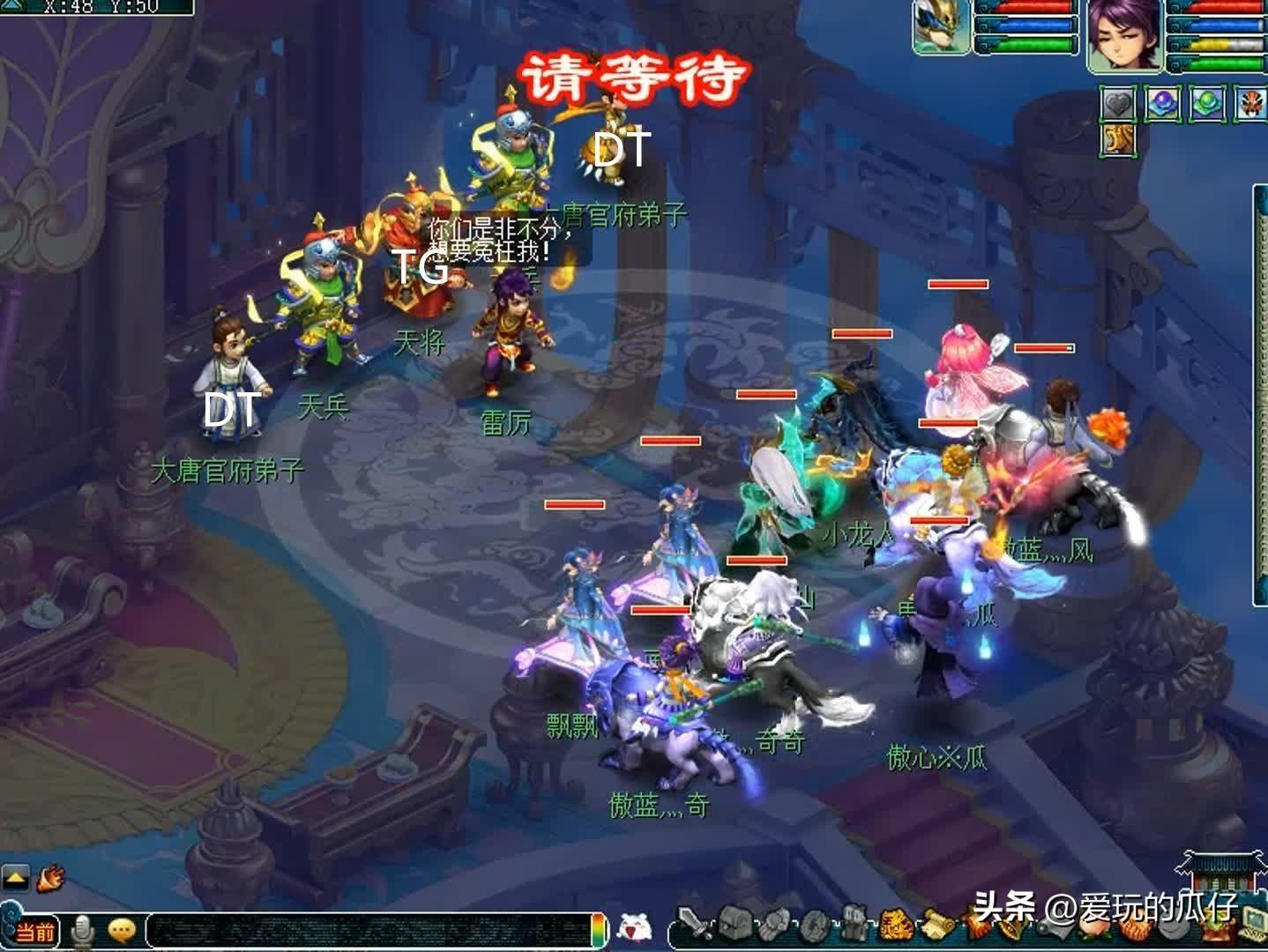Open the treasure chest inventory icon
1268x952 pixels.
pyautogui.click(x=734, y=924)
